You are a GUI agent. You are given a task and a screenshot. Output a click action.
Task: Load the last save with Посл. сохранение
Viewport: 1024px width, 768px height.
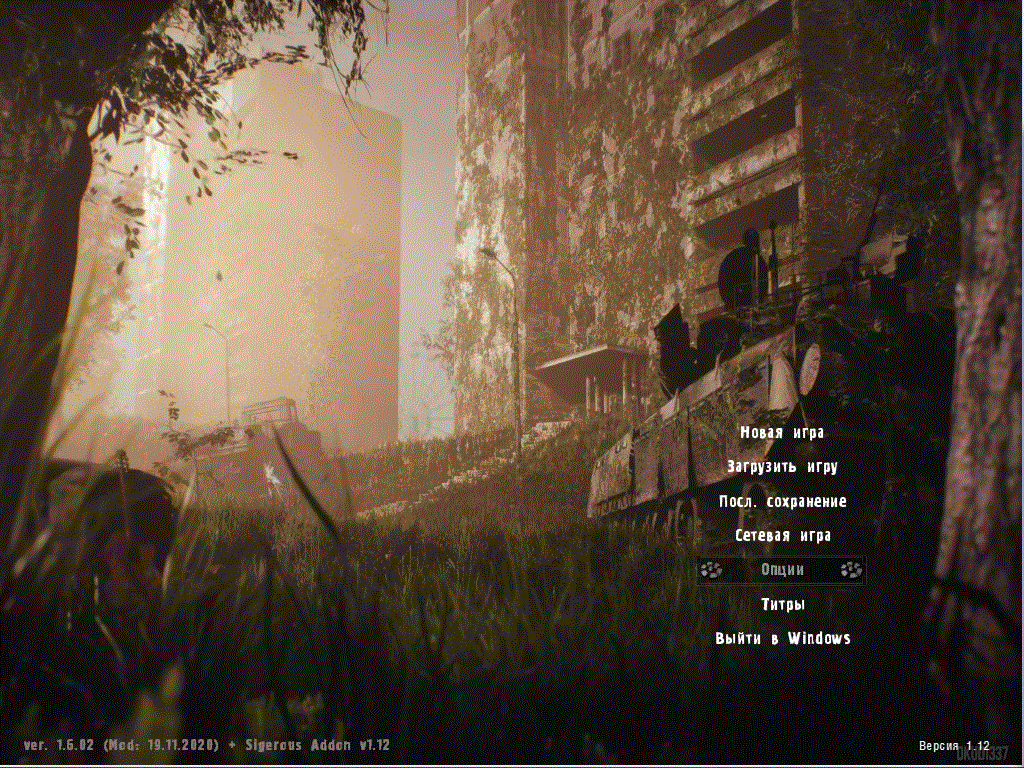pos(782,501)
